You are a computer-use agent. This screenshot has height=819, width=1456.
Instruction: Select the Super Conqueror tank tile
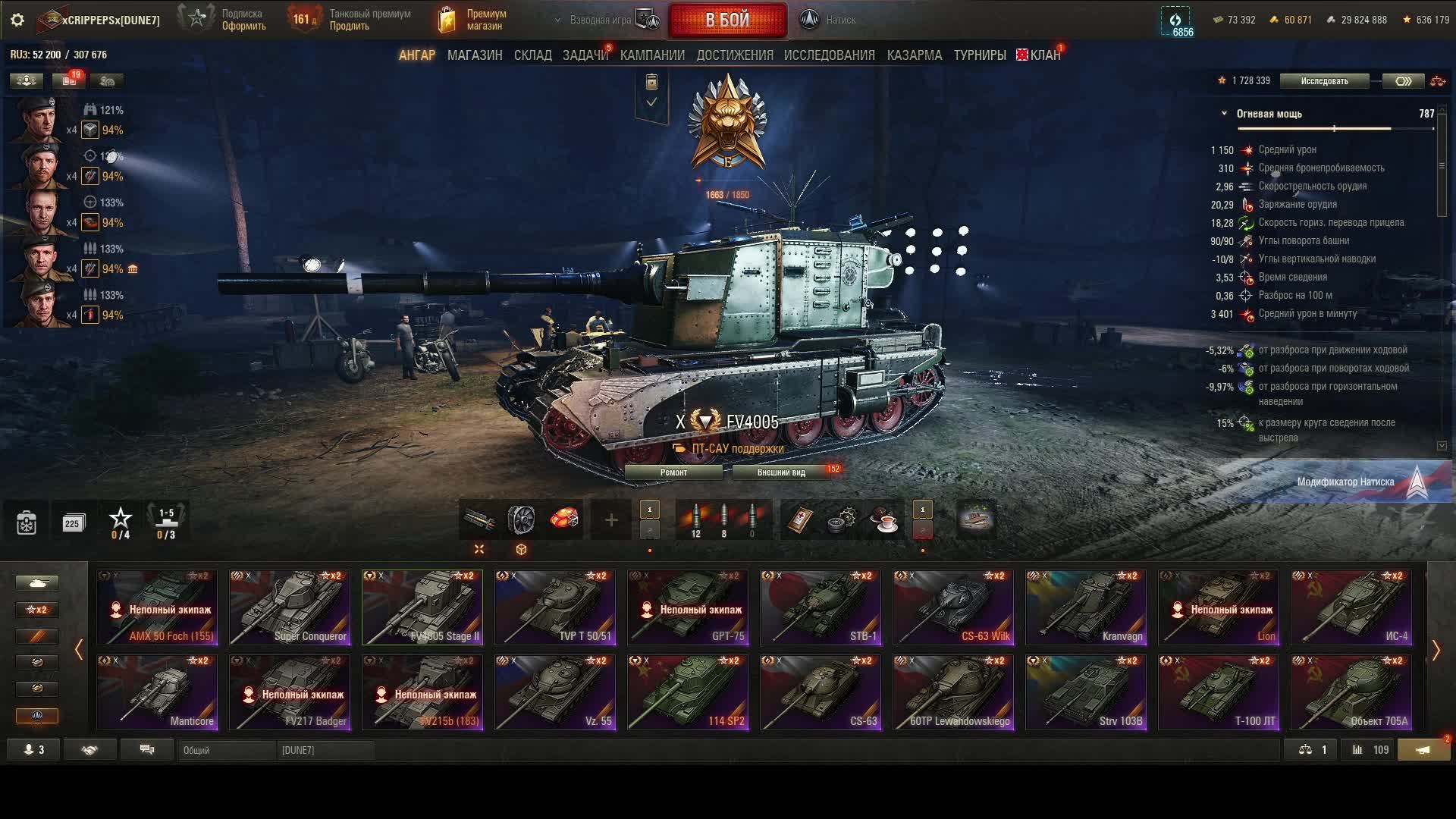tap(290, 607)
